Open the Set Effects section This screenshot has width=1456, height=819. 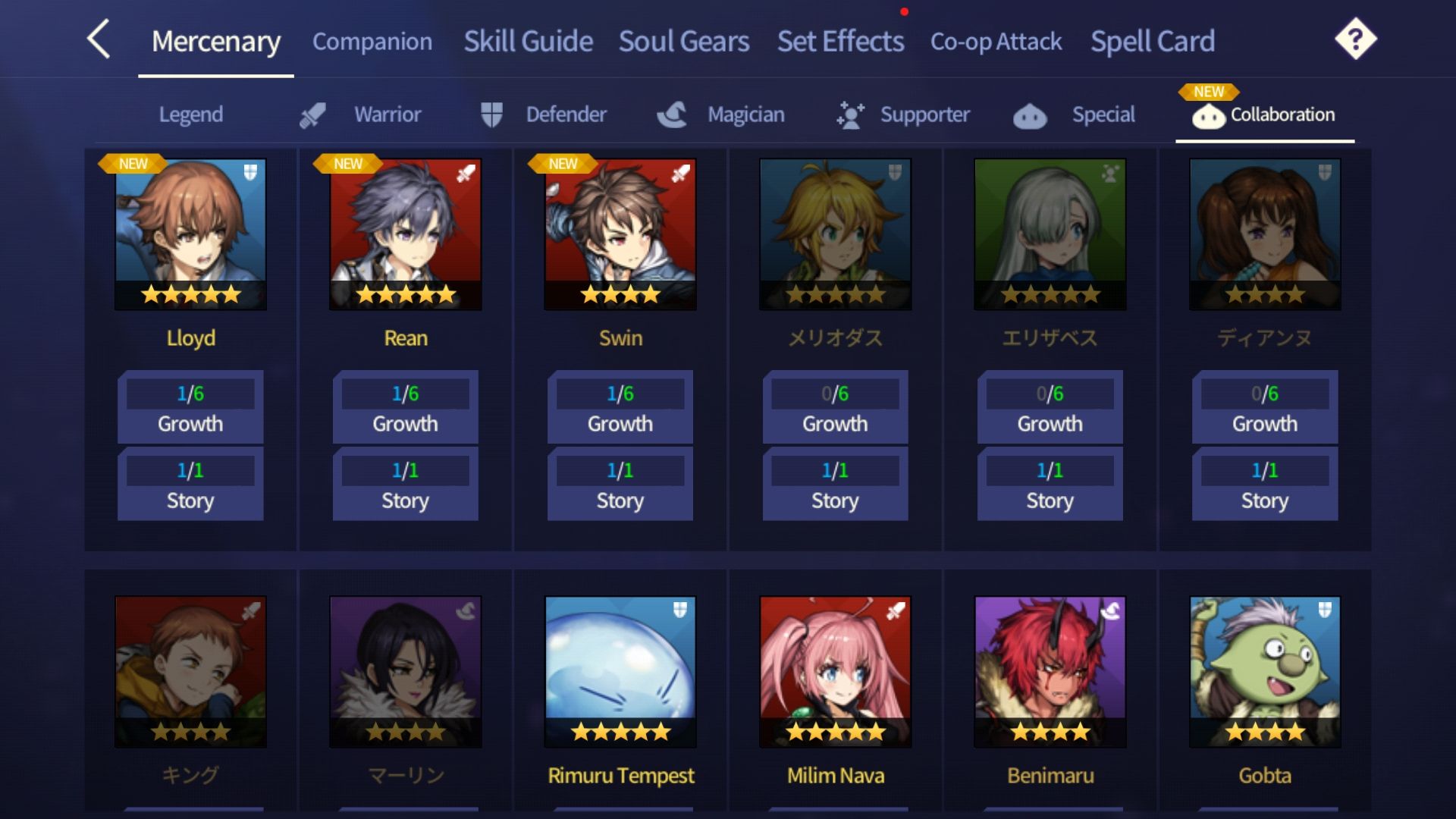click(839, 42)
